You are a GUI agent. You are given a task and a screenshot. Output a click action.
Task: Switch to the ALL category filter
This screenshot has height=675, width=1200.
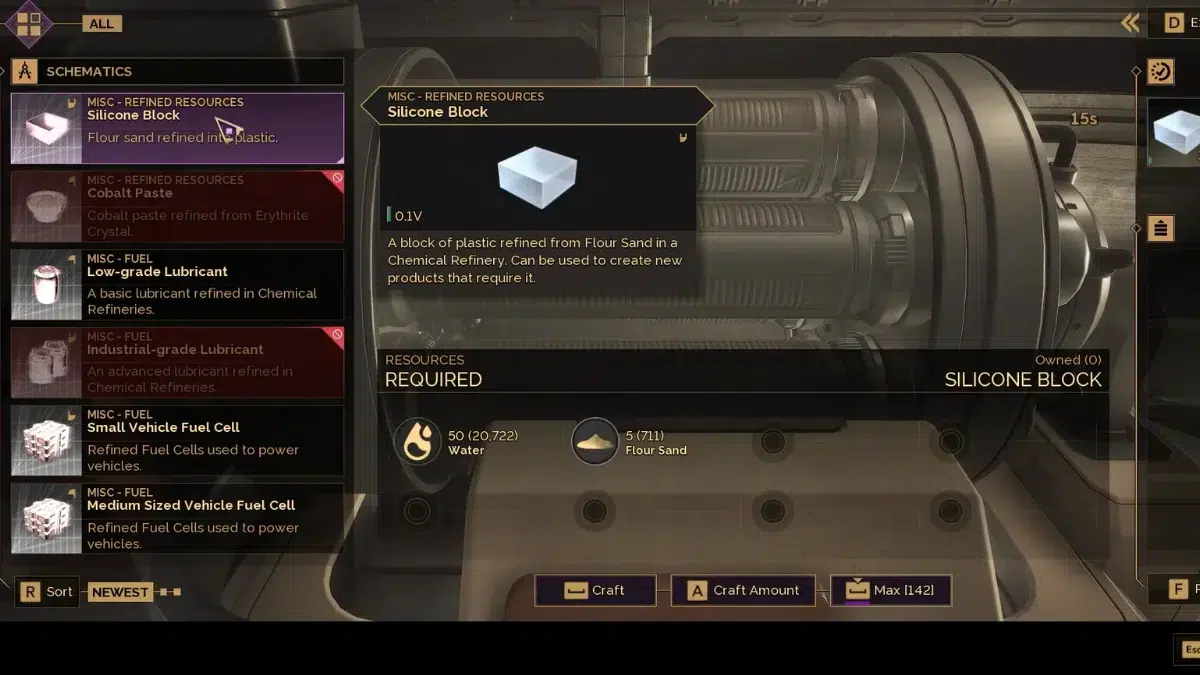(101, 23)
